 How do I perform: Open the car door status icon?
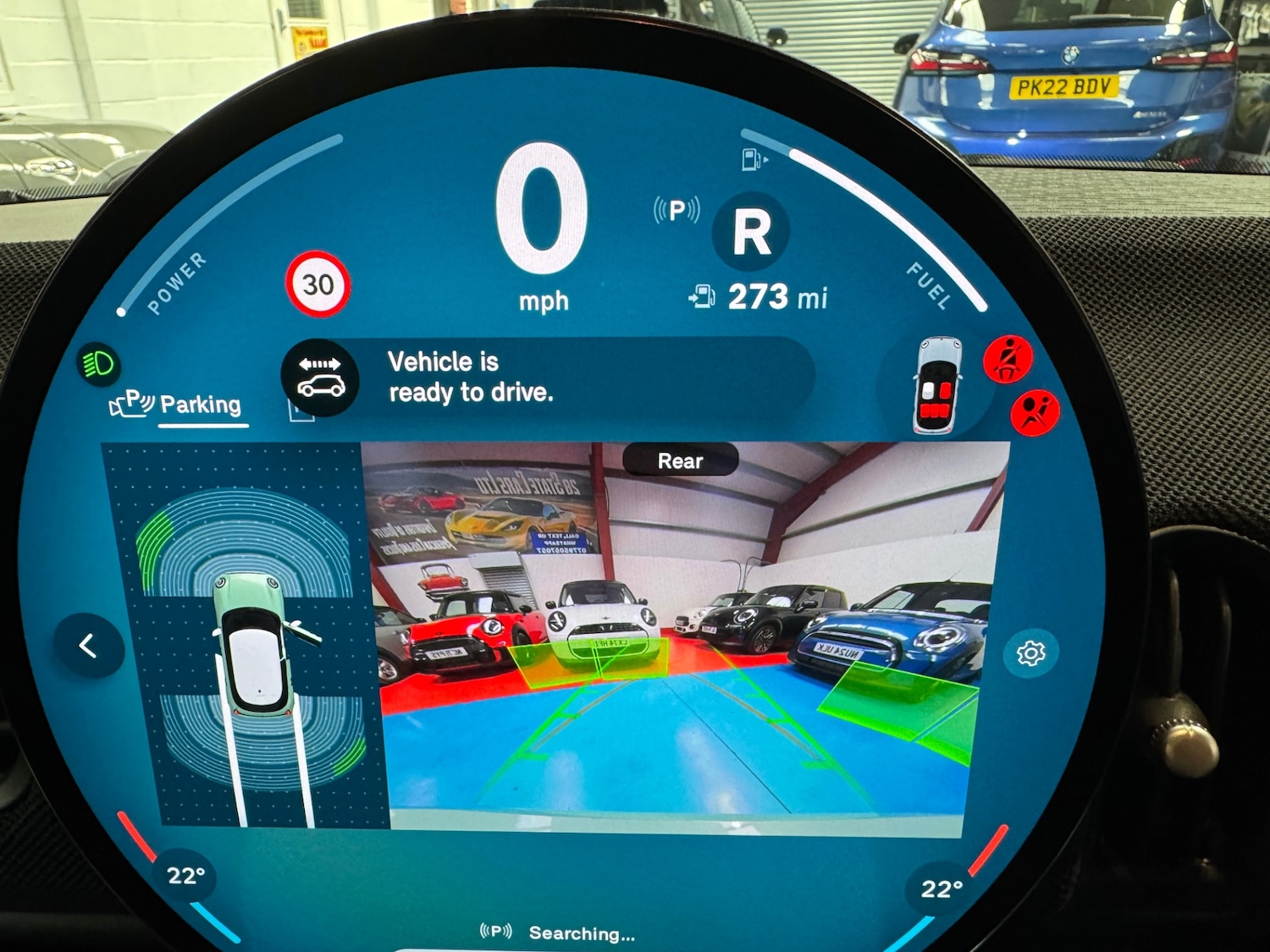coord(937,385)
